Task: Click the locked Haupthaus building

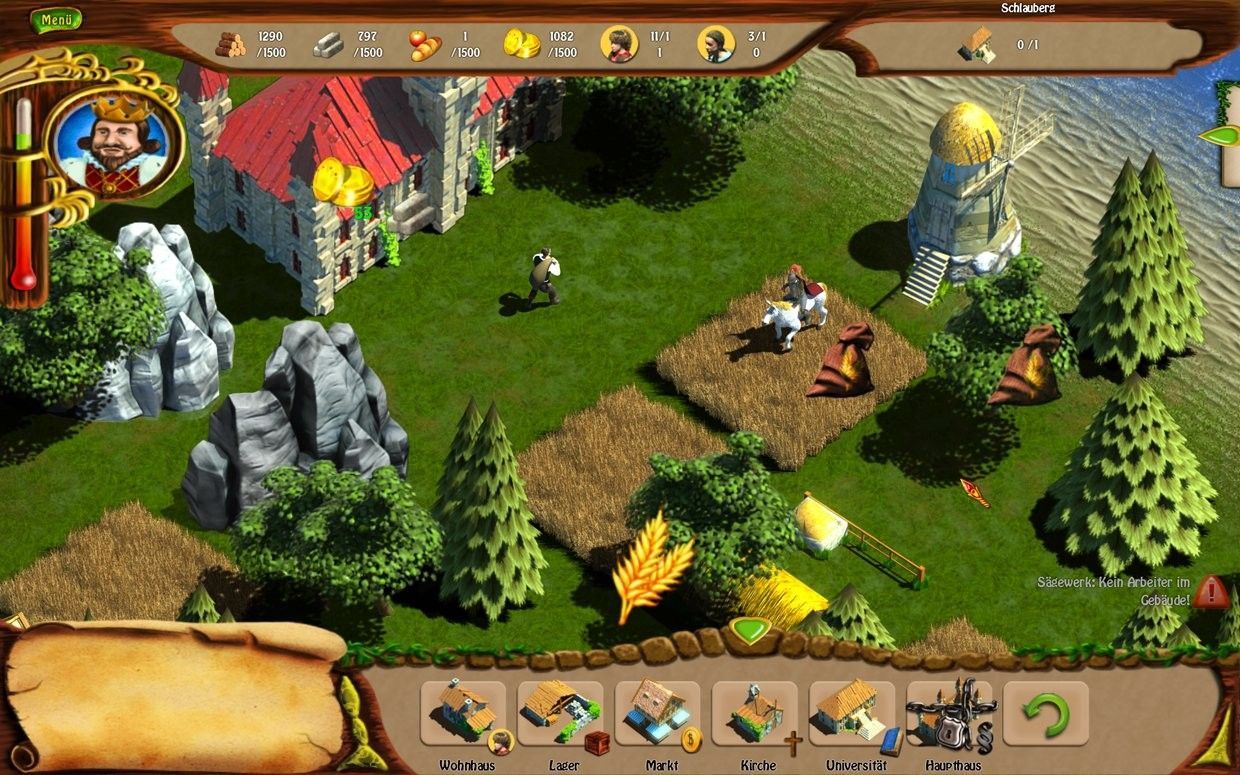Action: click(x=948, y=713)
